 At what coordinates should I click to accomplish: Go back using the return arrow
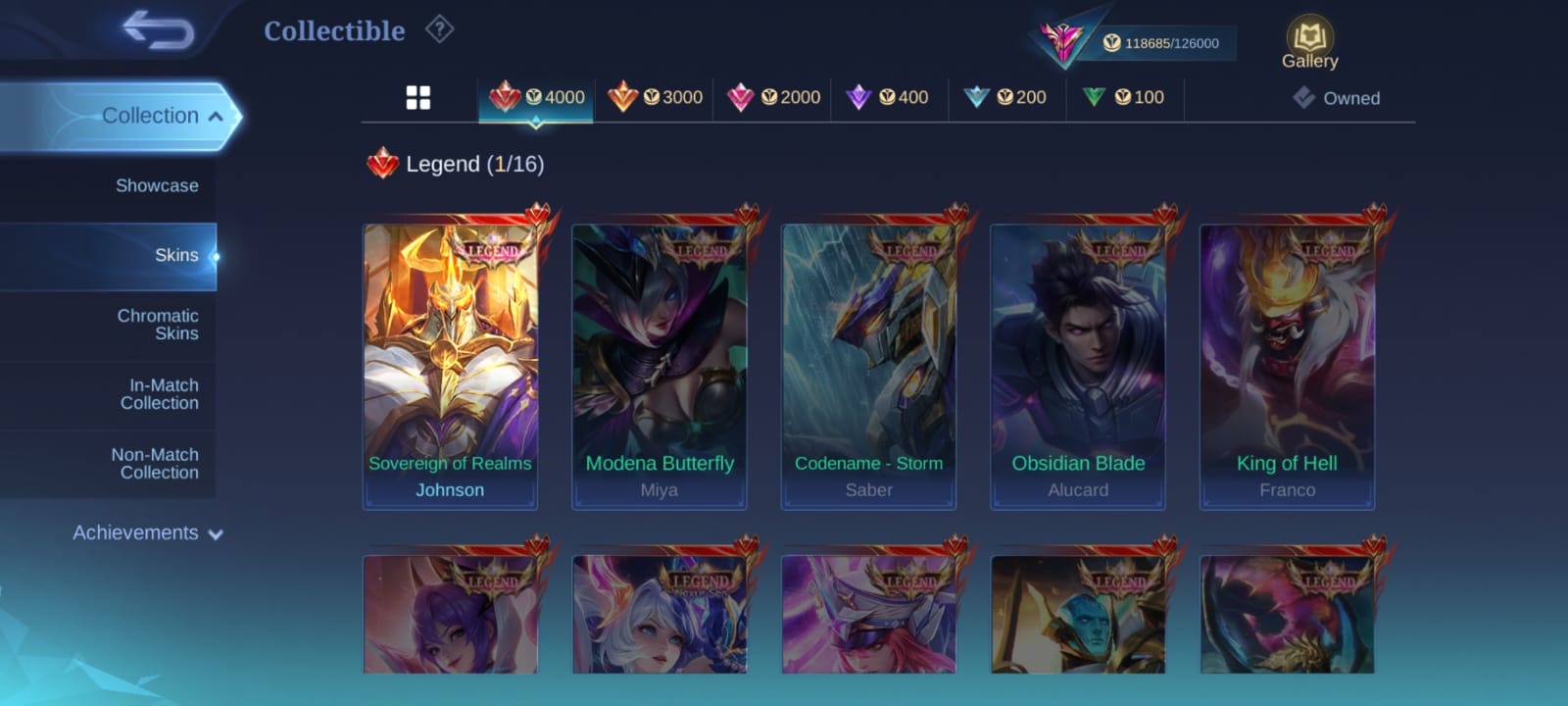pyautogui.click(x=159, y=30)
